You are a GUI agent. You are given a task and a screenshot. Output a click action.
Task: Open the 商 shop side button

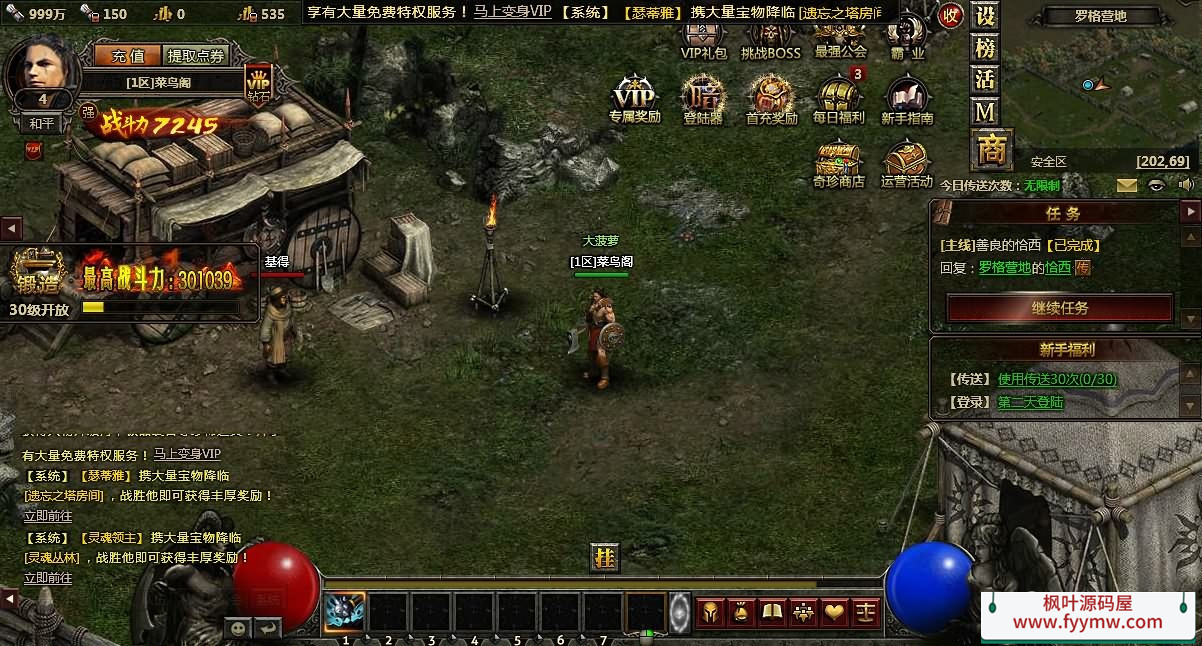(990, 150)
